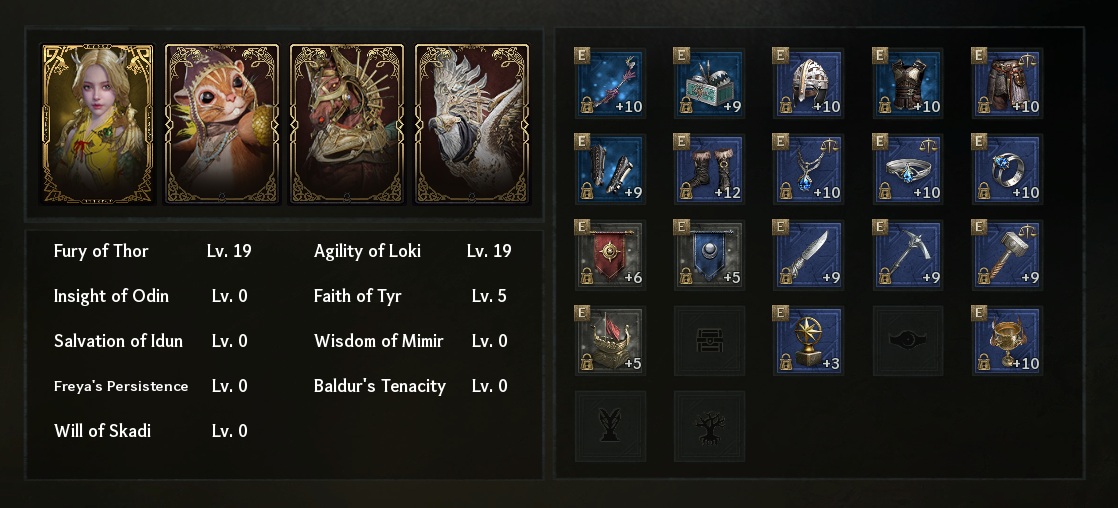Select the blonde girl character card
This screenshot has width=1118, height=508.
click(97, 124)
